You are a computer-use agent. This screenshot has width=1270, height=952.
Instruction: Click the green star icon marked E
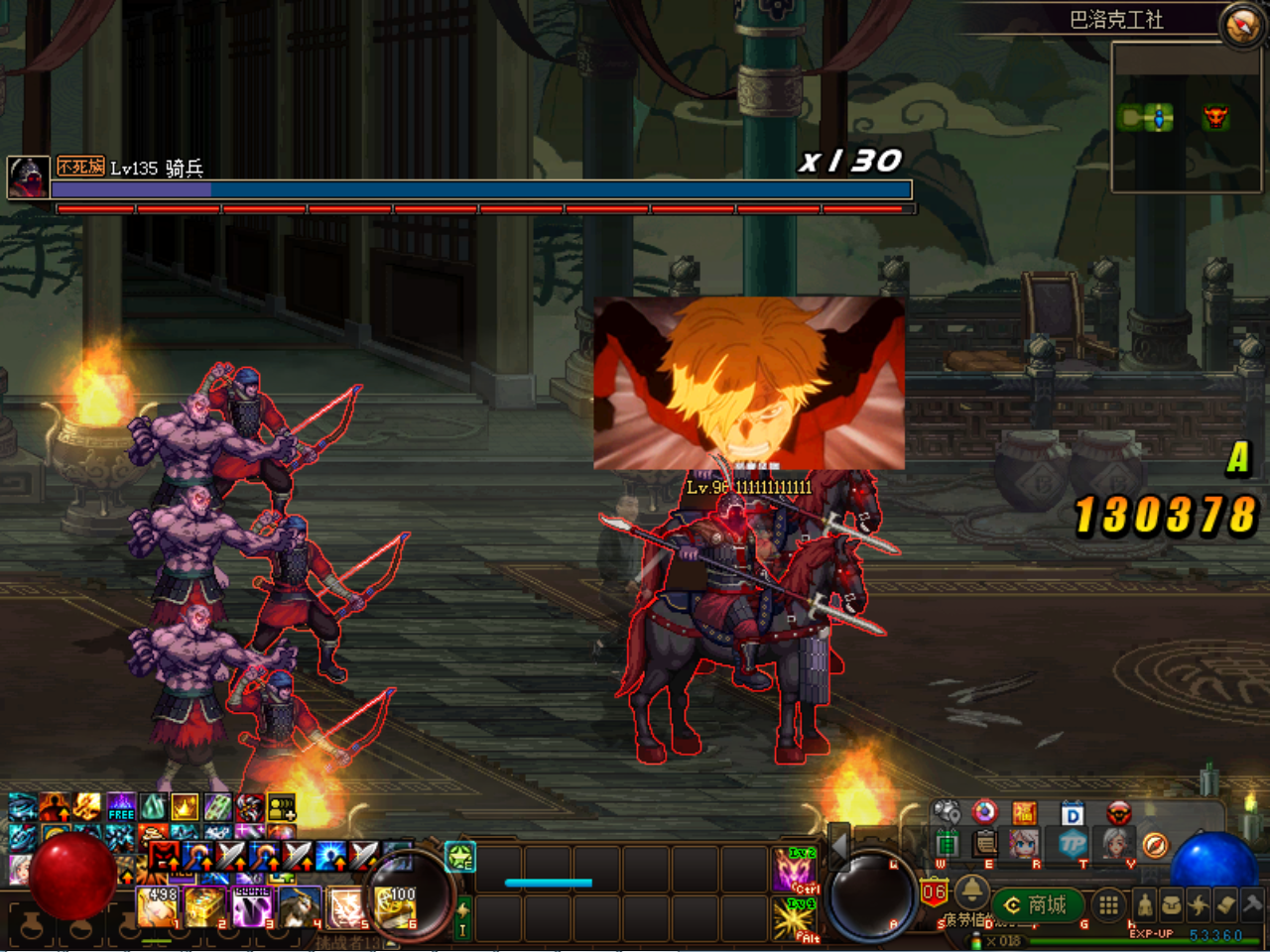click(460, 857)
